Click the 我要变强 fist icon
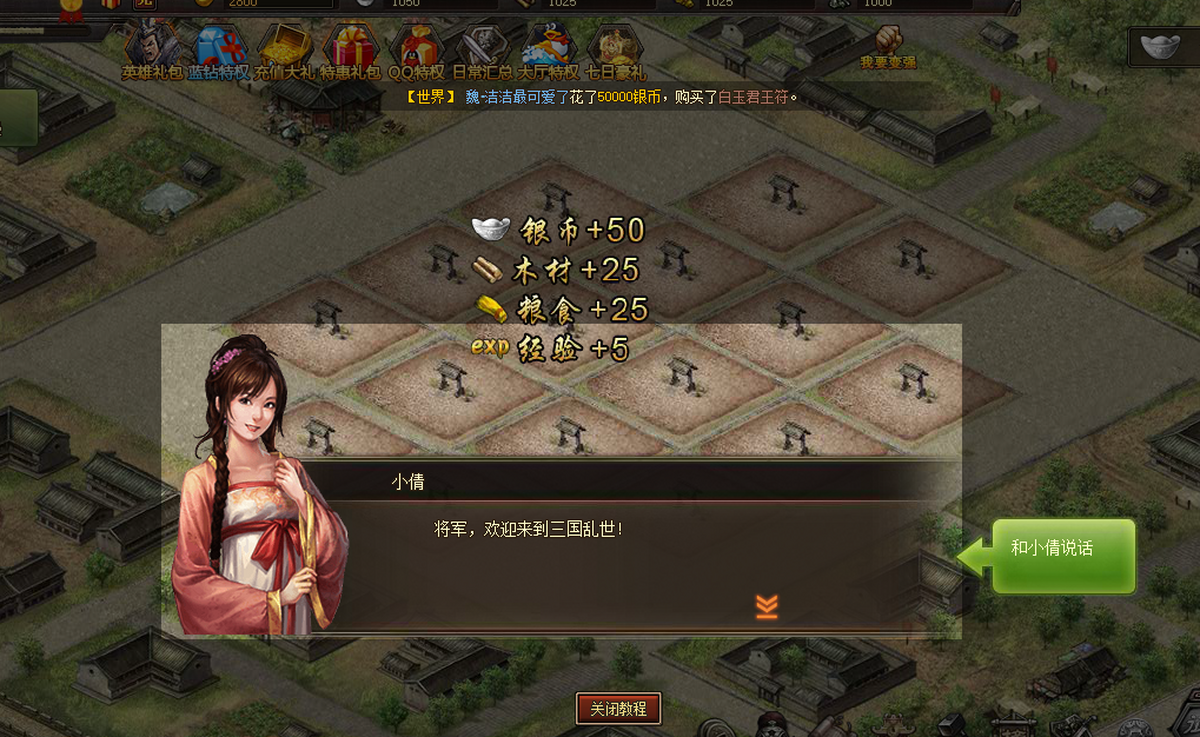The width and height of the screenshot is (1200, 737). pyautogui.click(x=888, y=46)
